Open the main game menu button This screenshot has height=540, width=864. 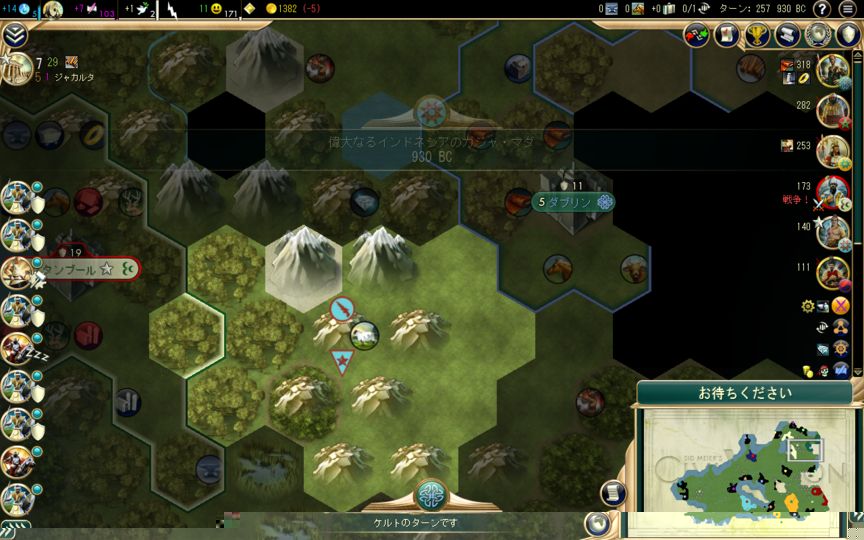click(x=848, y=9)
